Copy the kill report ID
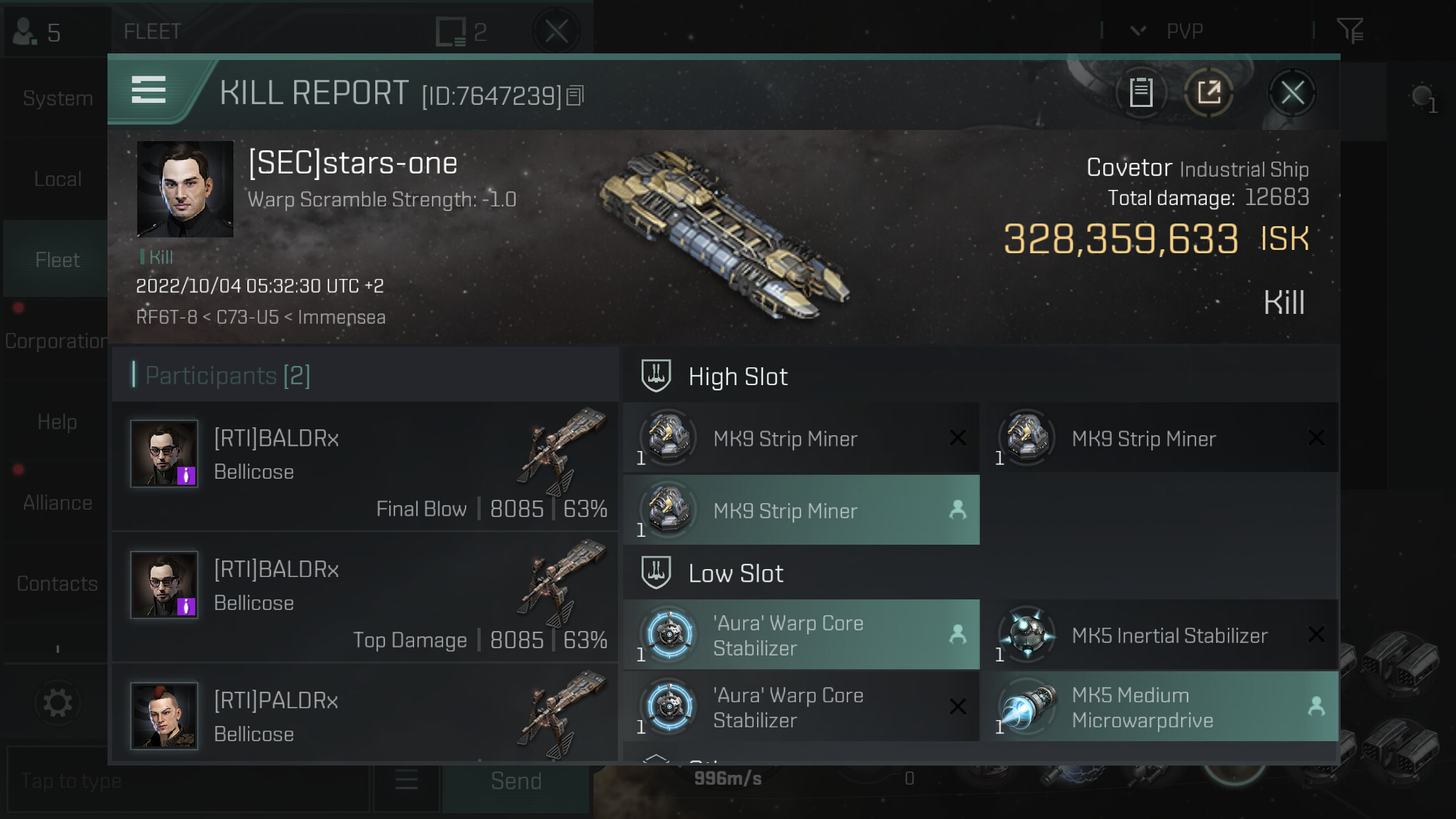Screen dimensions: 1456x819 [575, 96]
